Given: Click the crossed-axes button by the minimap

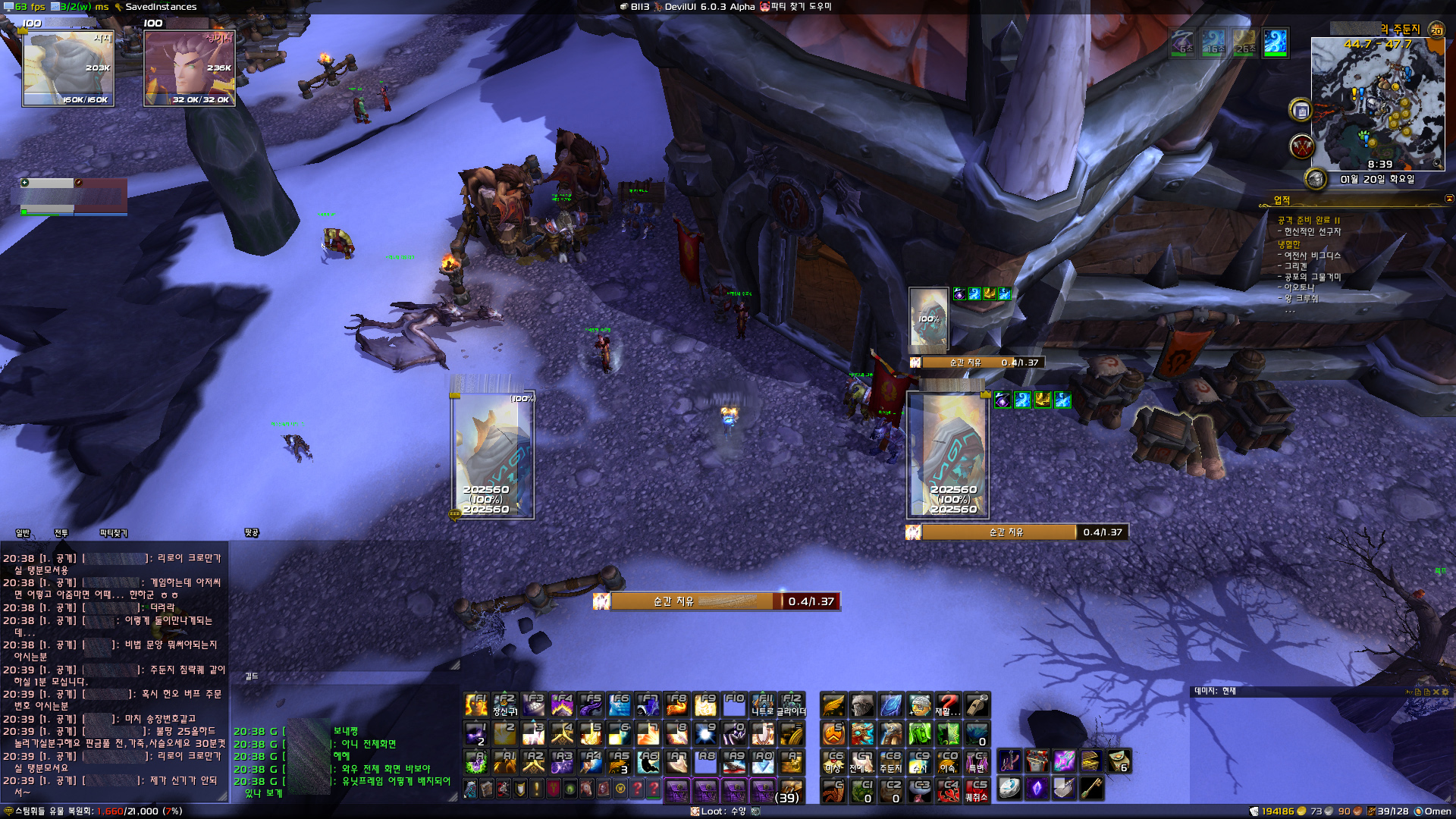Looking at the screenshot, I should 1301,146.
